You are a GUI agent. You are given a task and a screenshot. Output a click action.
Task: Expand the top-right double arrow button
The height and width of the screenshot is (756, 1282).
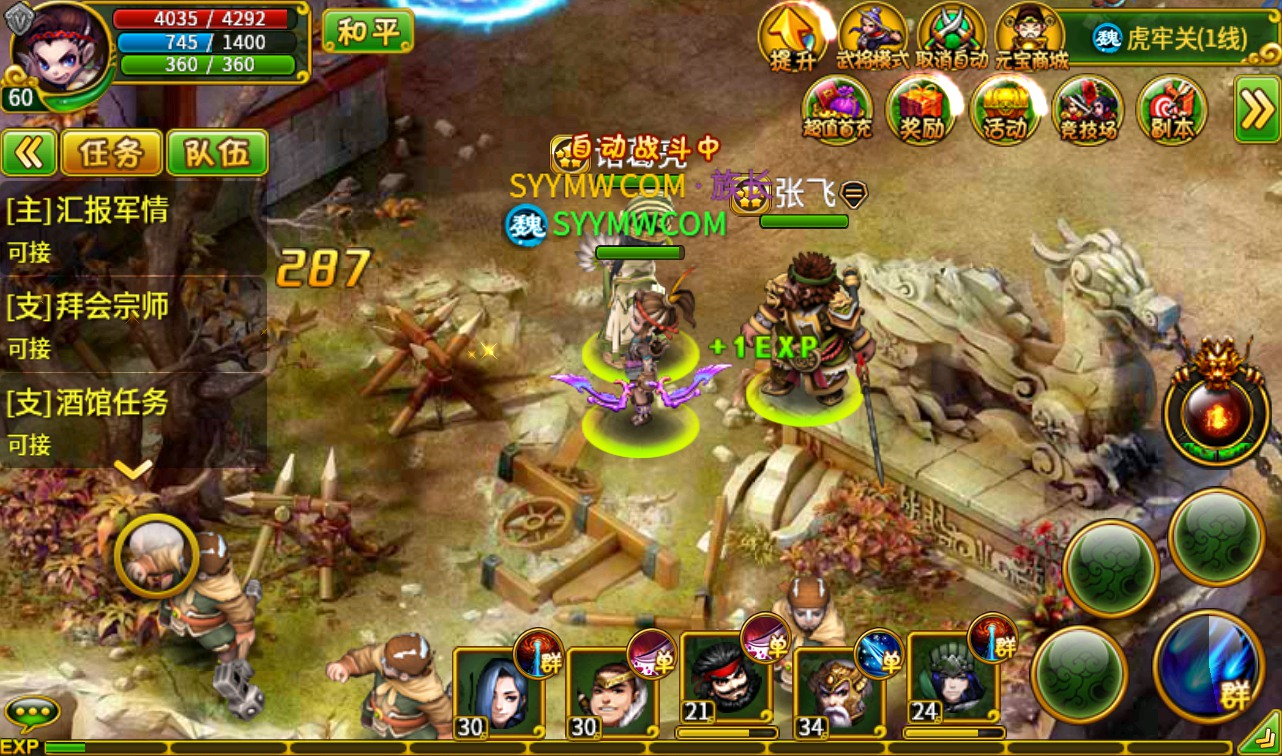pos(1257,109)
